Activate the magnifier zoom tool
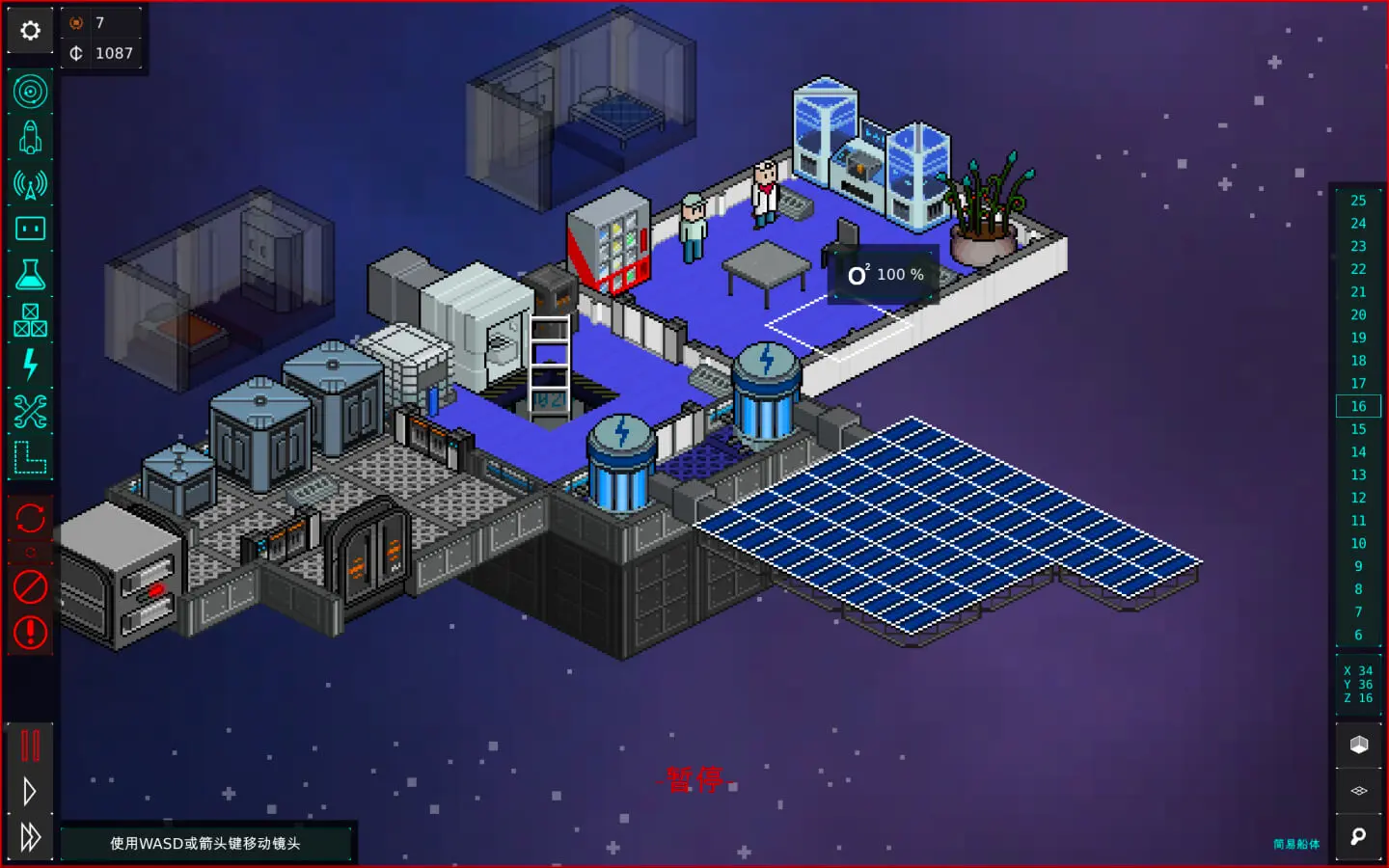This screenshot has width=1389, height=868. pyautogui.click(x=1359, y=836)
